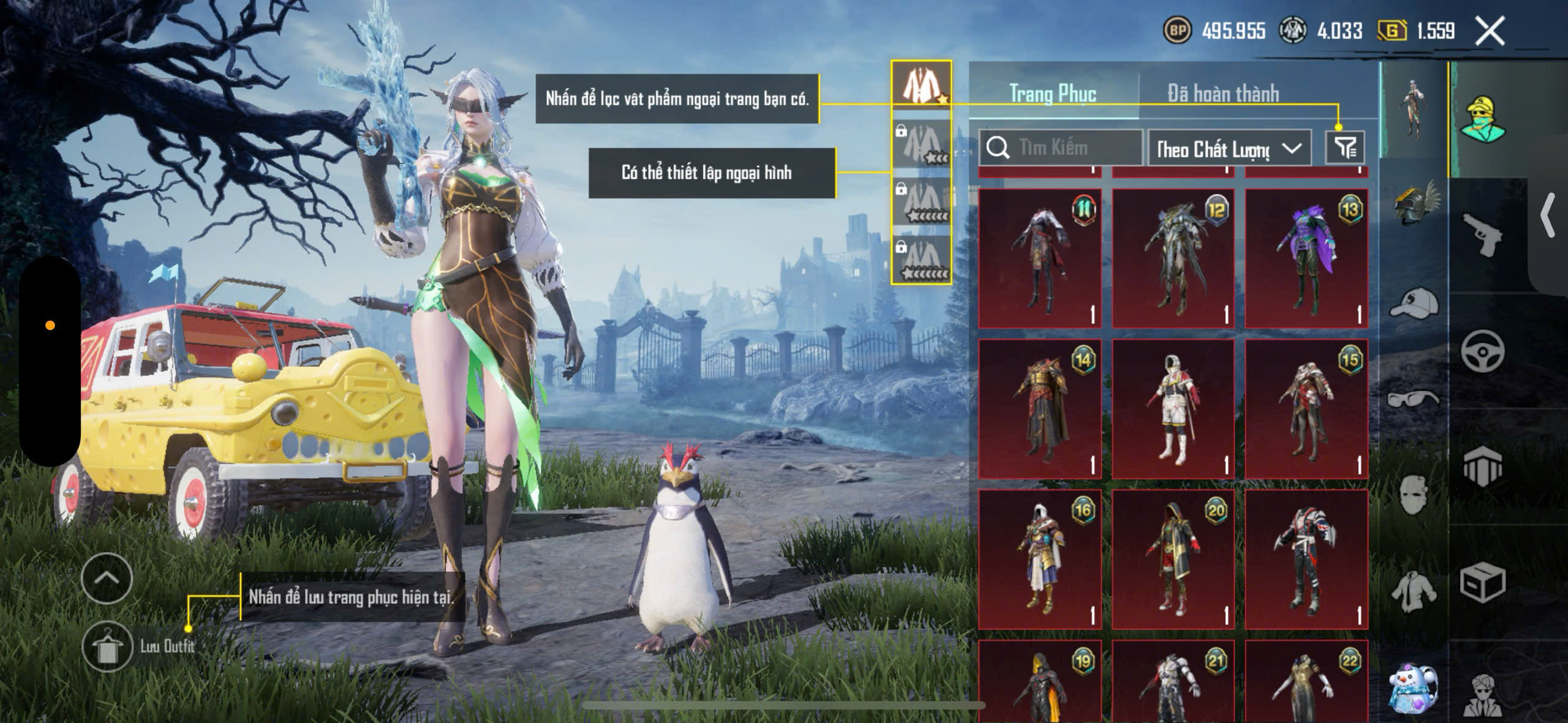This screenshot has height=723, width=1568.
Task: Open the Theo Chất Lượng sort dropdown
Action: 1229,148
